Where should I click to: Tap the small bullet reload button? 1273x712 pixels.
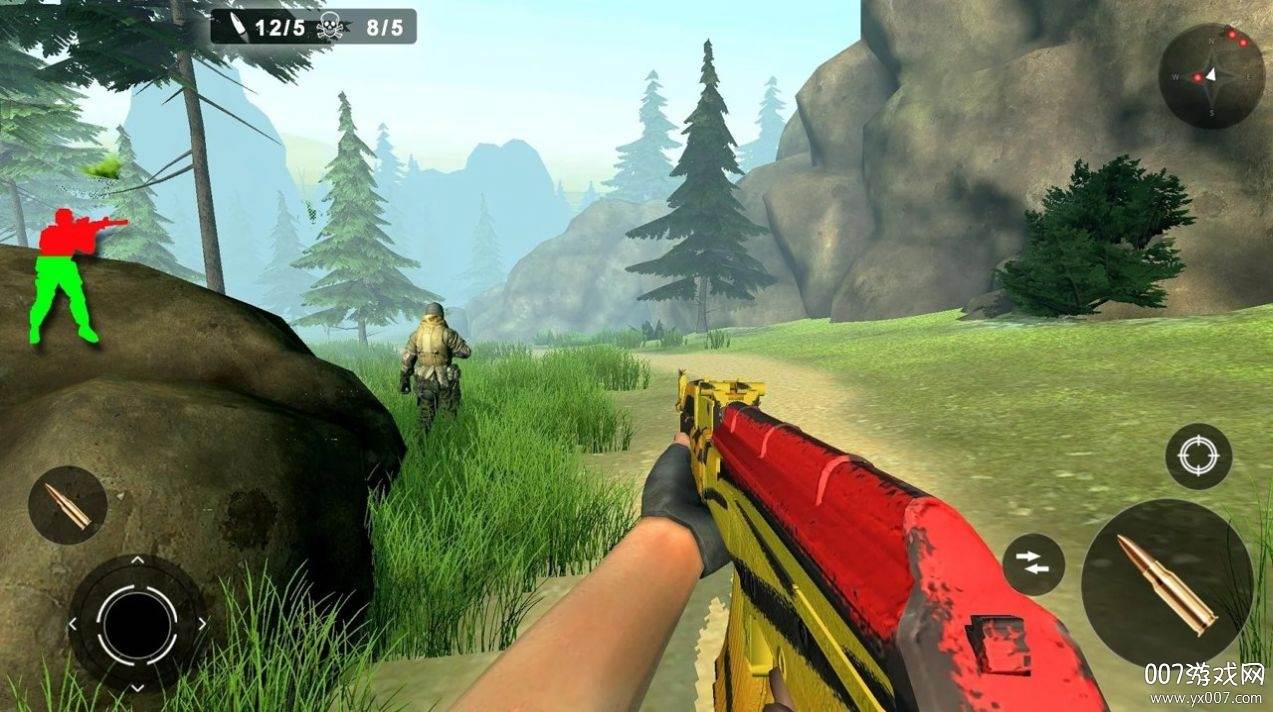[68, 504]
